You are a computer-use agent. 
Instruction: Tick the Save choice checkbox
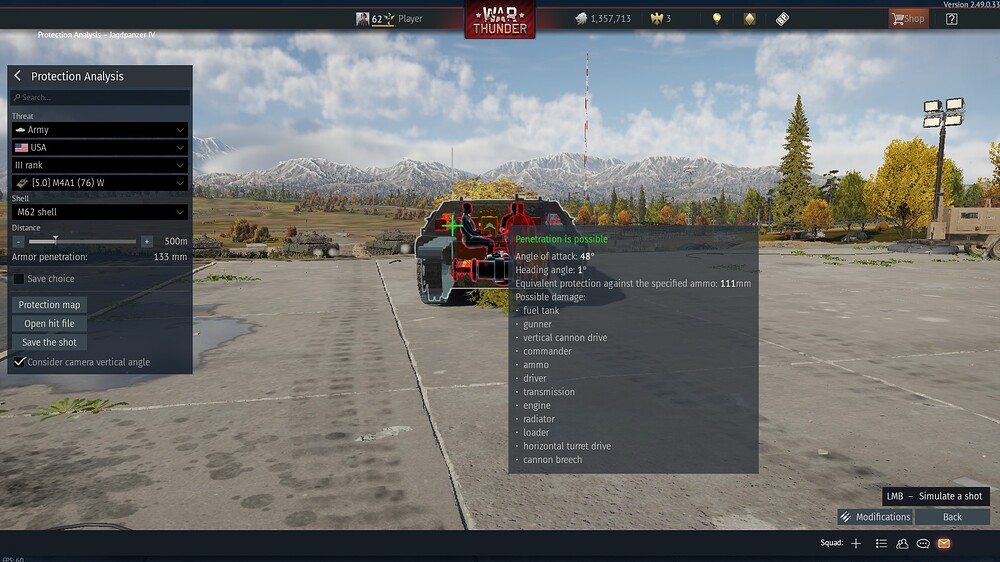pos(19,279)
